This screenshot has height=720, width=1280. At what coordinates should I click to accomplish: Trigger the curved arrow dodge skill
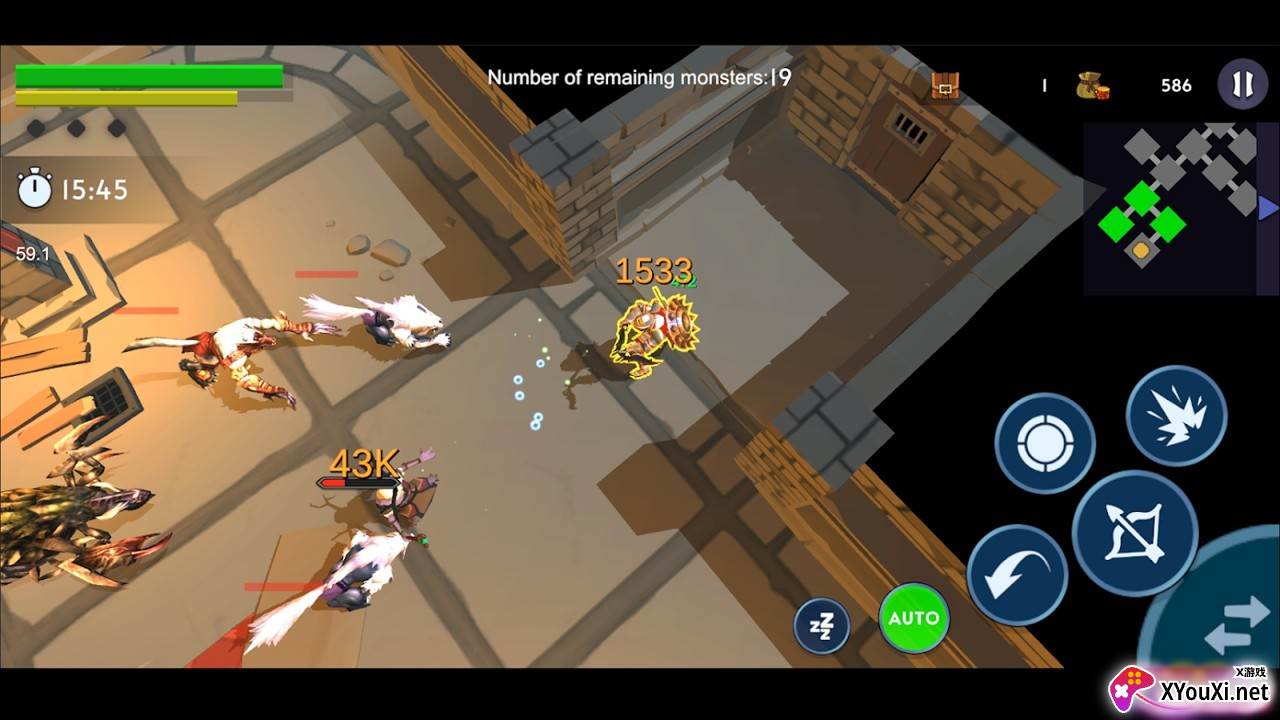pos(1016,576)
